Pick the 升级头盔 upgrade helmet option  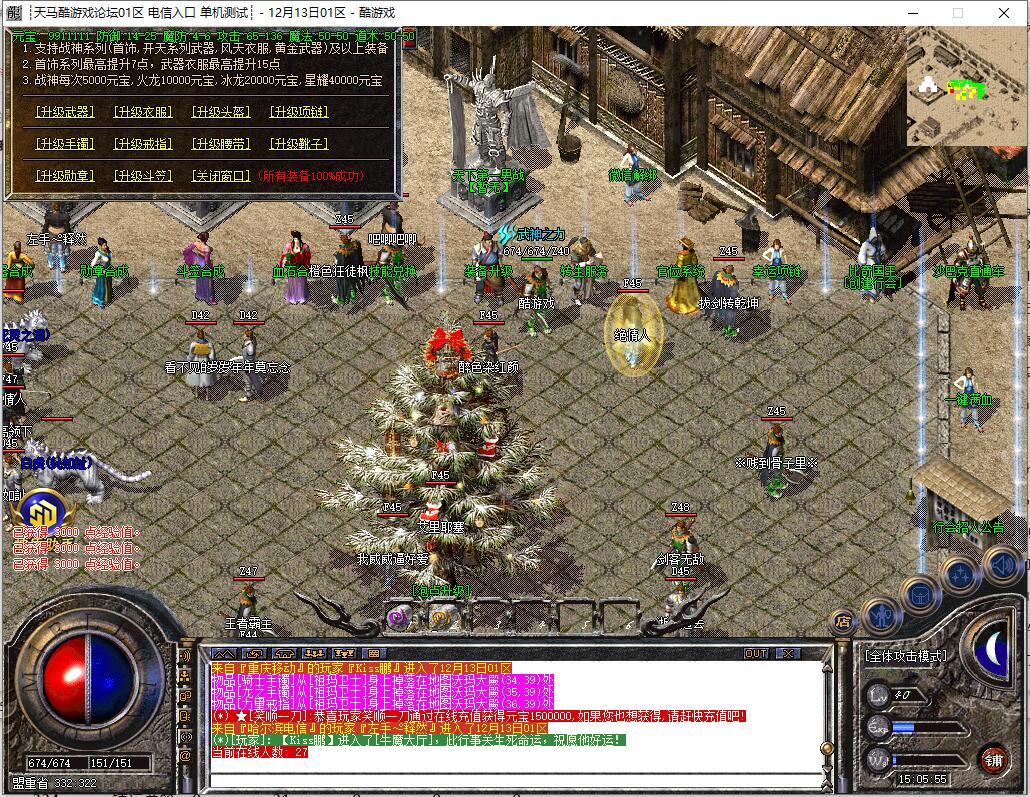tap(220, 112)
